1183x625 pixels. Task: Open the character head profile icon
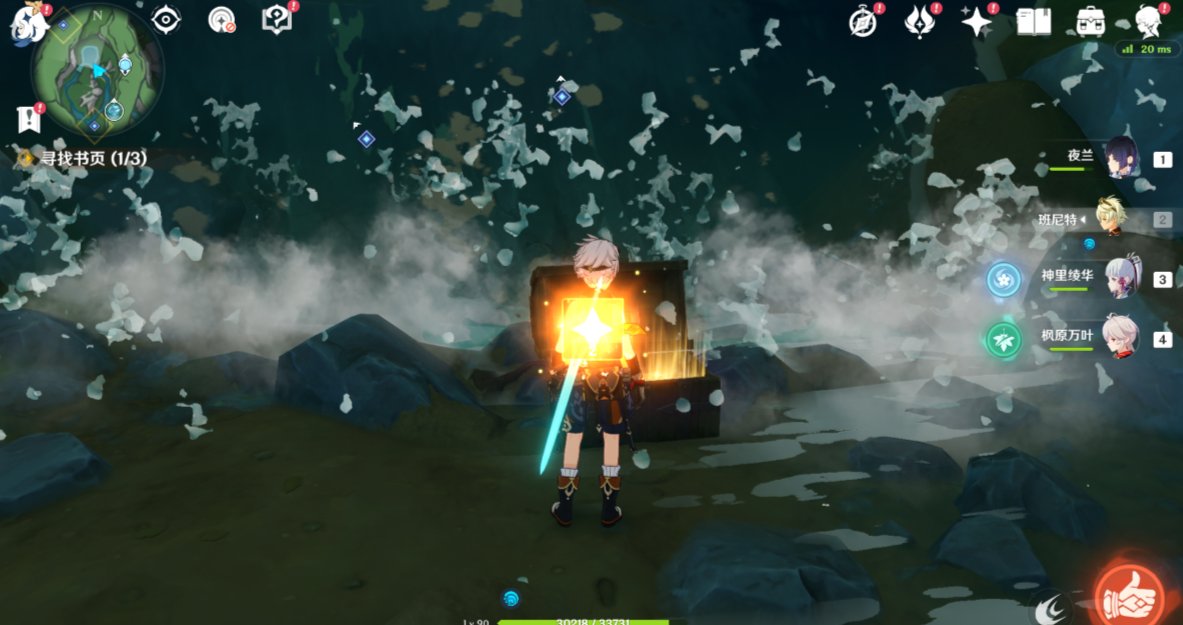coord(1148,20)
